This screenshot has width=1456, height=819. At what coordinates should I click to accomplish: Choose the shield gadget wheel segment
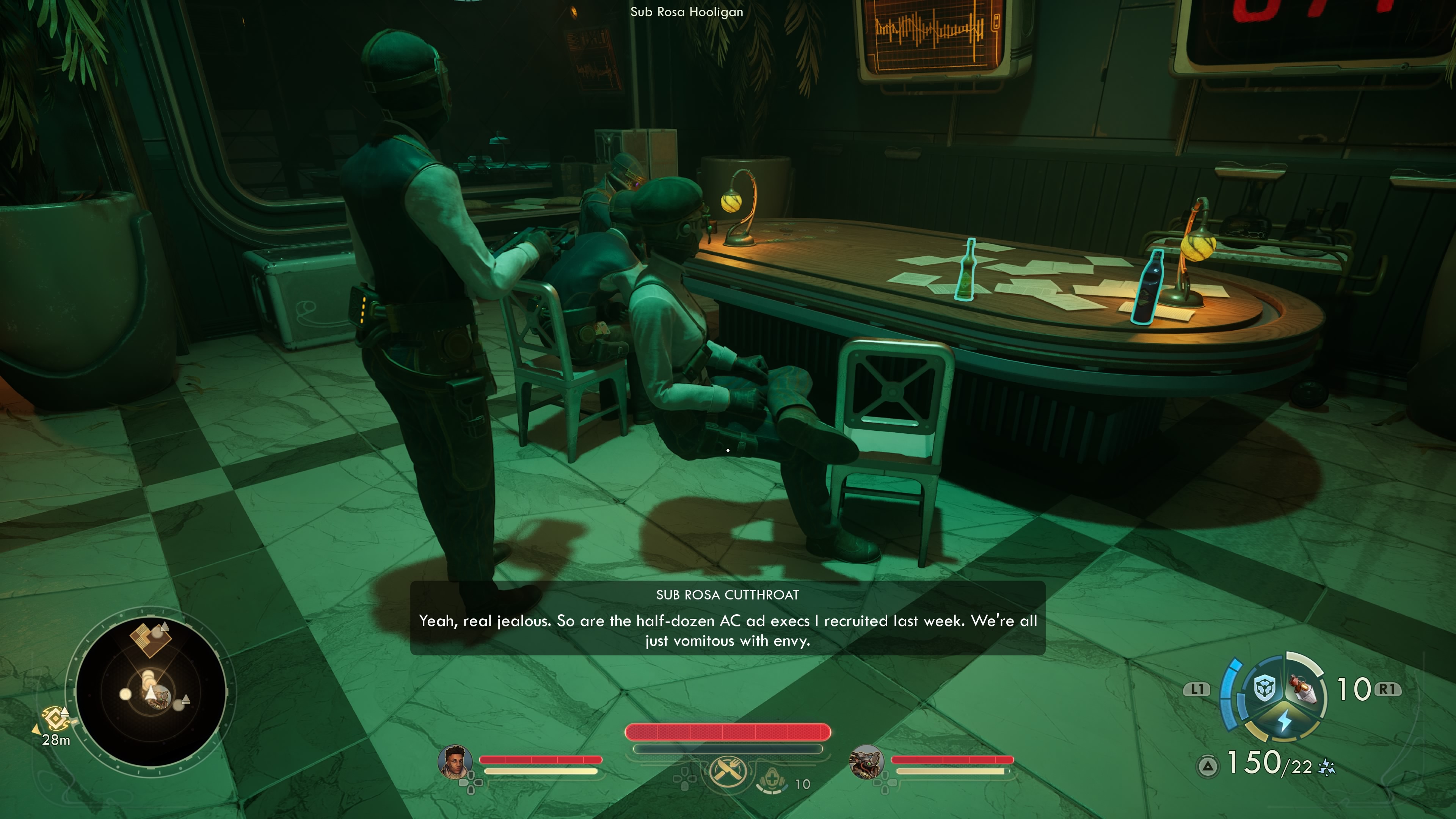click(1264, 689)
